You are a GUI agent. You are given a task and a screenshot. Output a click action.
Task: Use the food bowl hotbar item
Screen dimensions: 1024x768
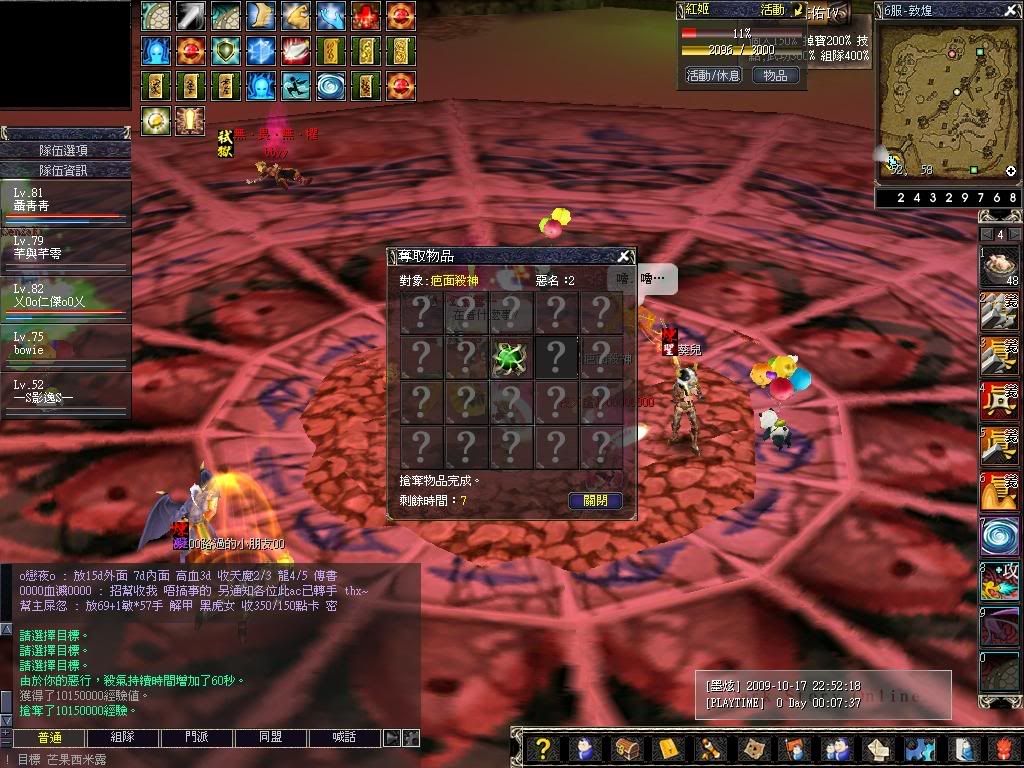998,266
